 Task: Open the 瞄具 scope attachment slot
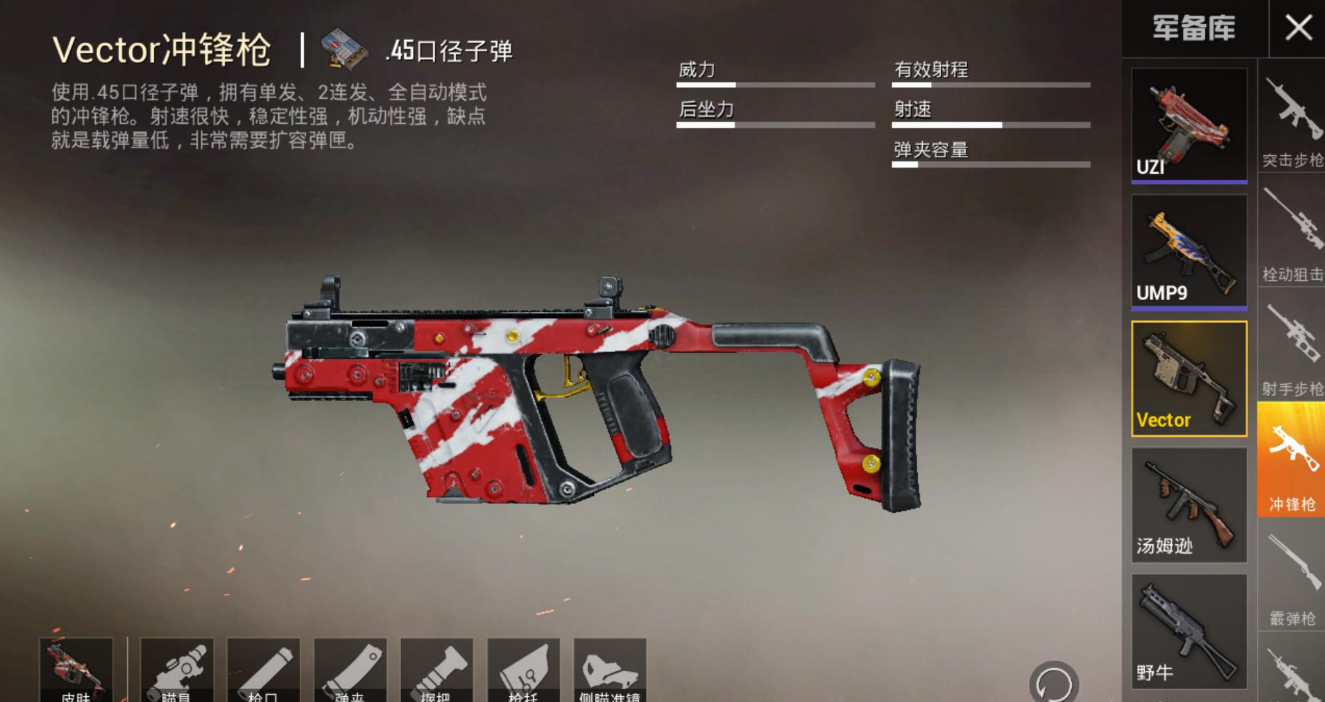[177, 670]
